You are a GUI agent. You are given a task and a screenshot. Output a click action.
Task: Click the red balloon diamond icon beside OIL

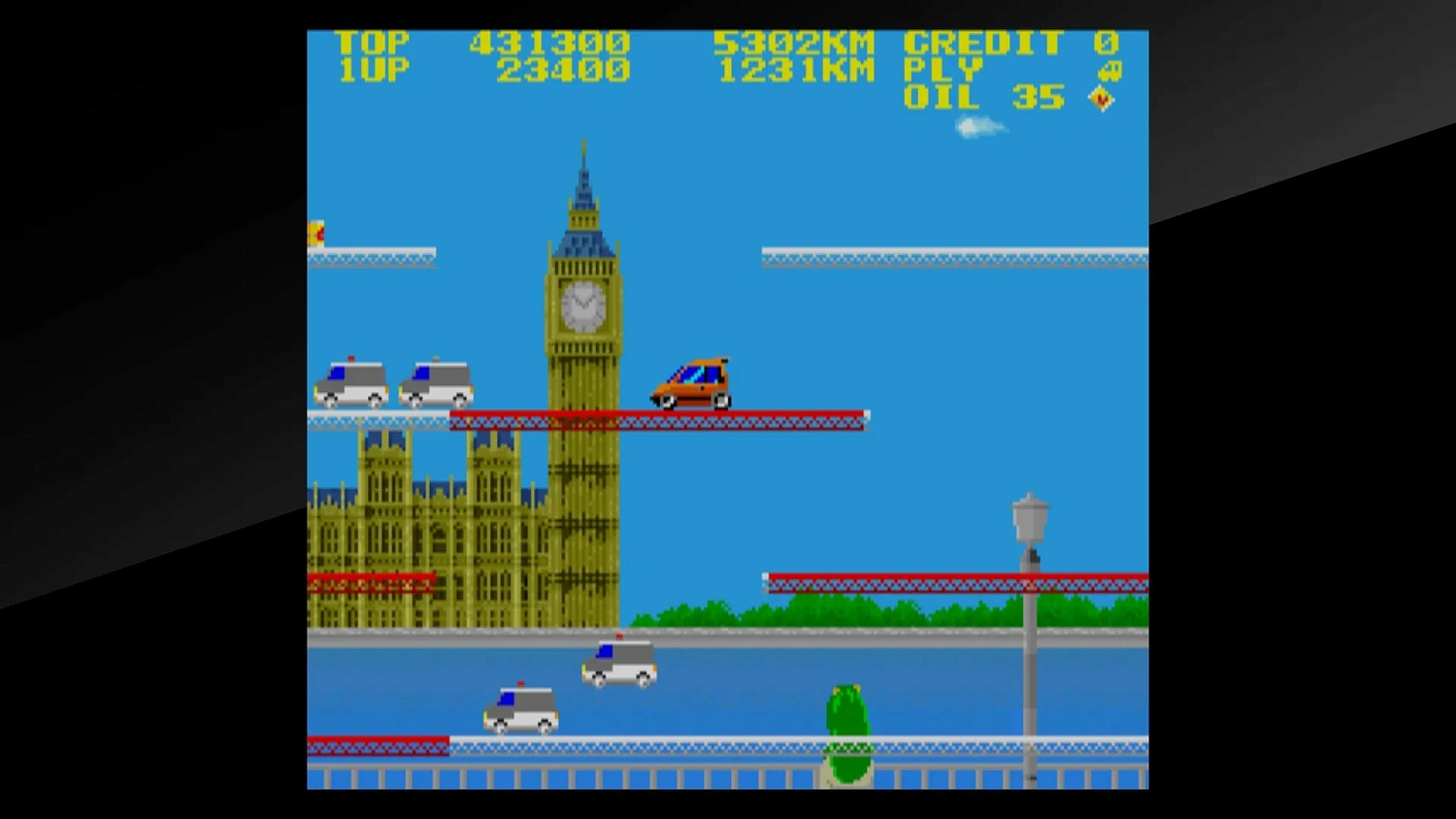1101,97
